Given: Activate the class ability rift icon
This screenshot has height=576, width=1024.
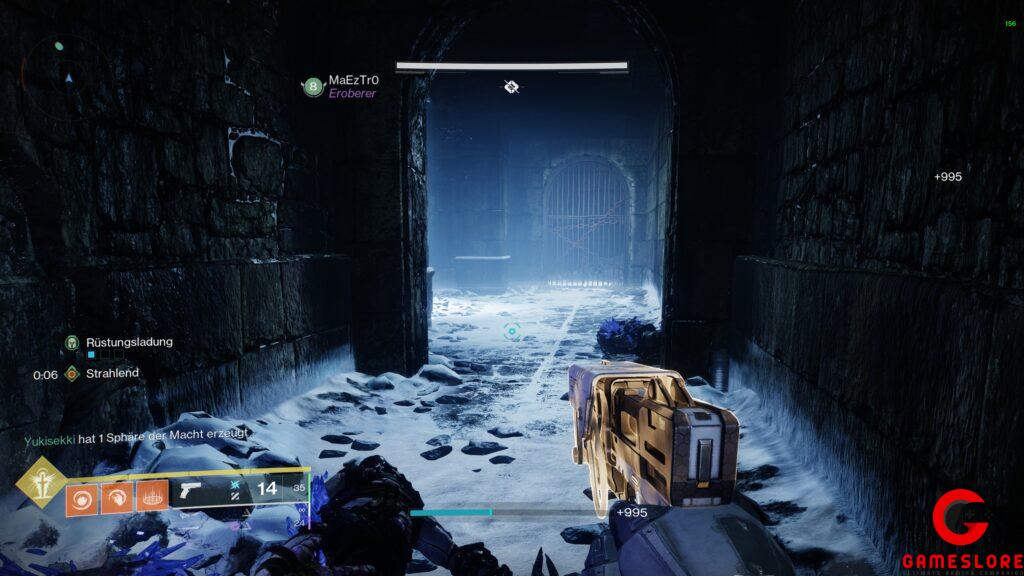Looking at the screenshot, I should 150,498.
